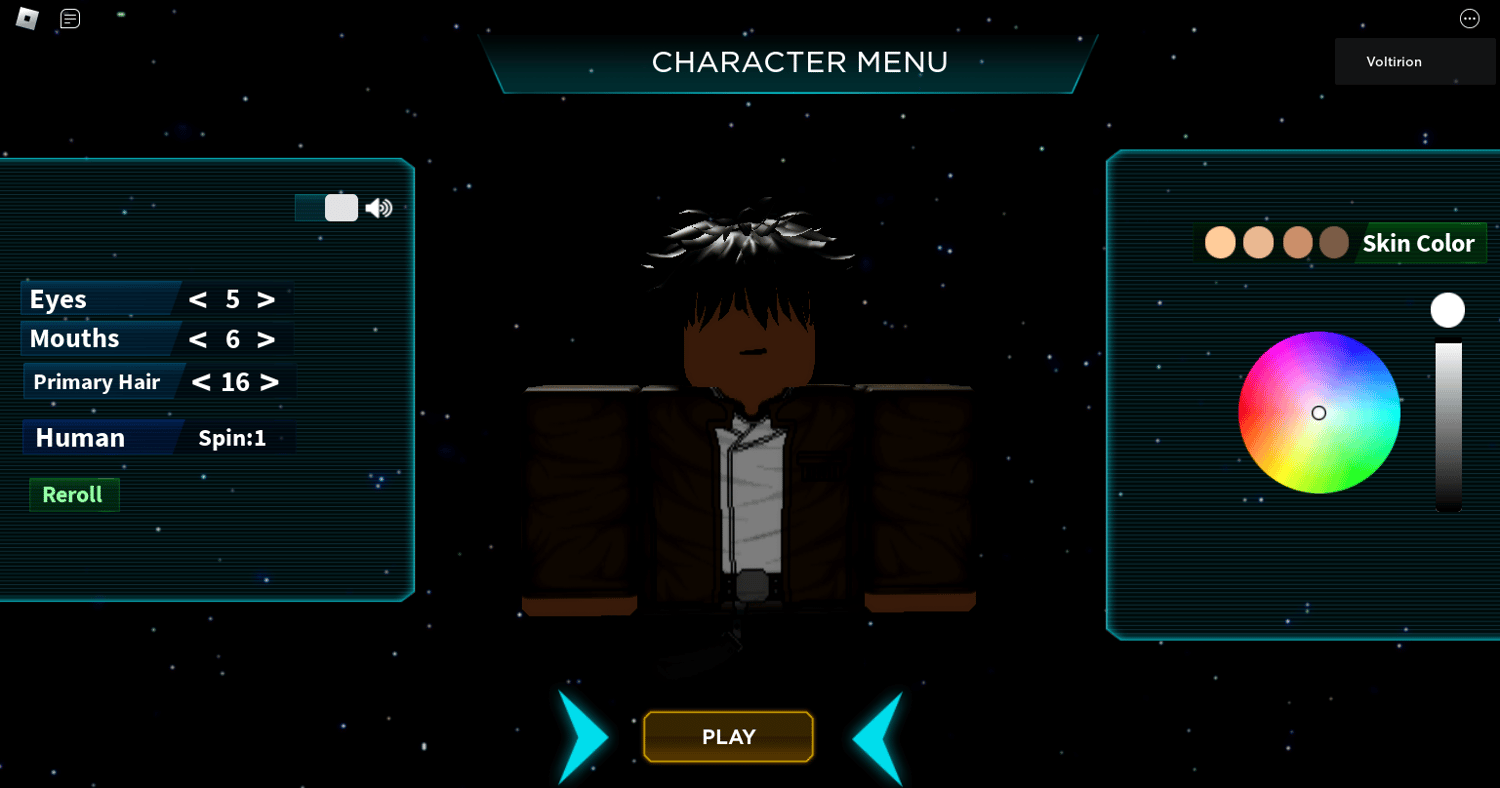Rotate character with the right cyan arrow

pyautogui.click(x=878, y=738)
